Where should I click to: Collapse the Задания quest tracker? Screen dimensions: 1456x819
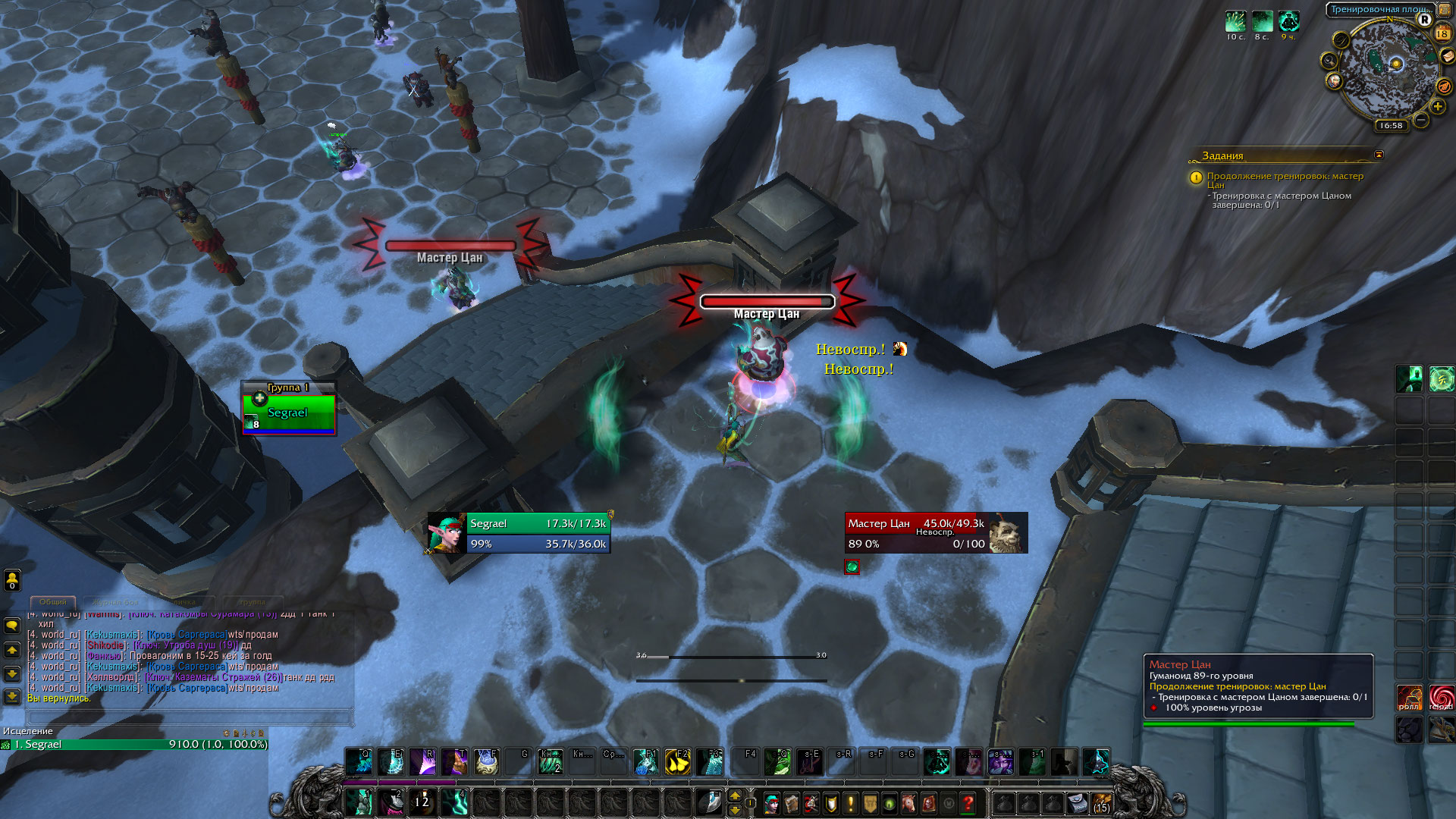1379,155
